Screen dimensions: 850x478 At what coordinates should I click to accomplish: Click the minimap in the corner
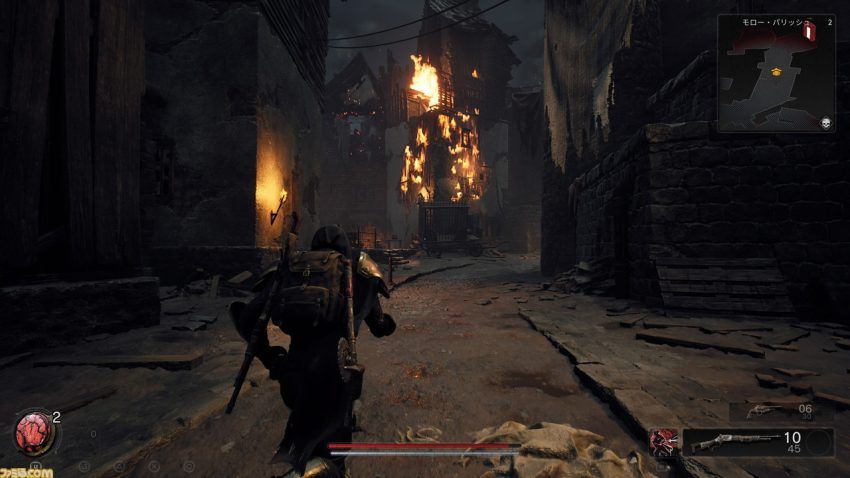point(776,75)
